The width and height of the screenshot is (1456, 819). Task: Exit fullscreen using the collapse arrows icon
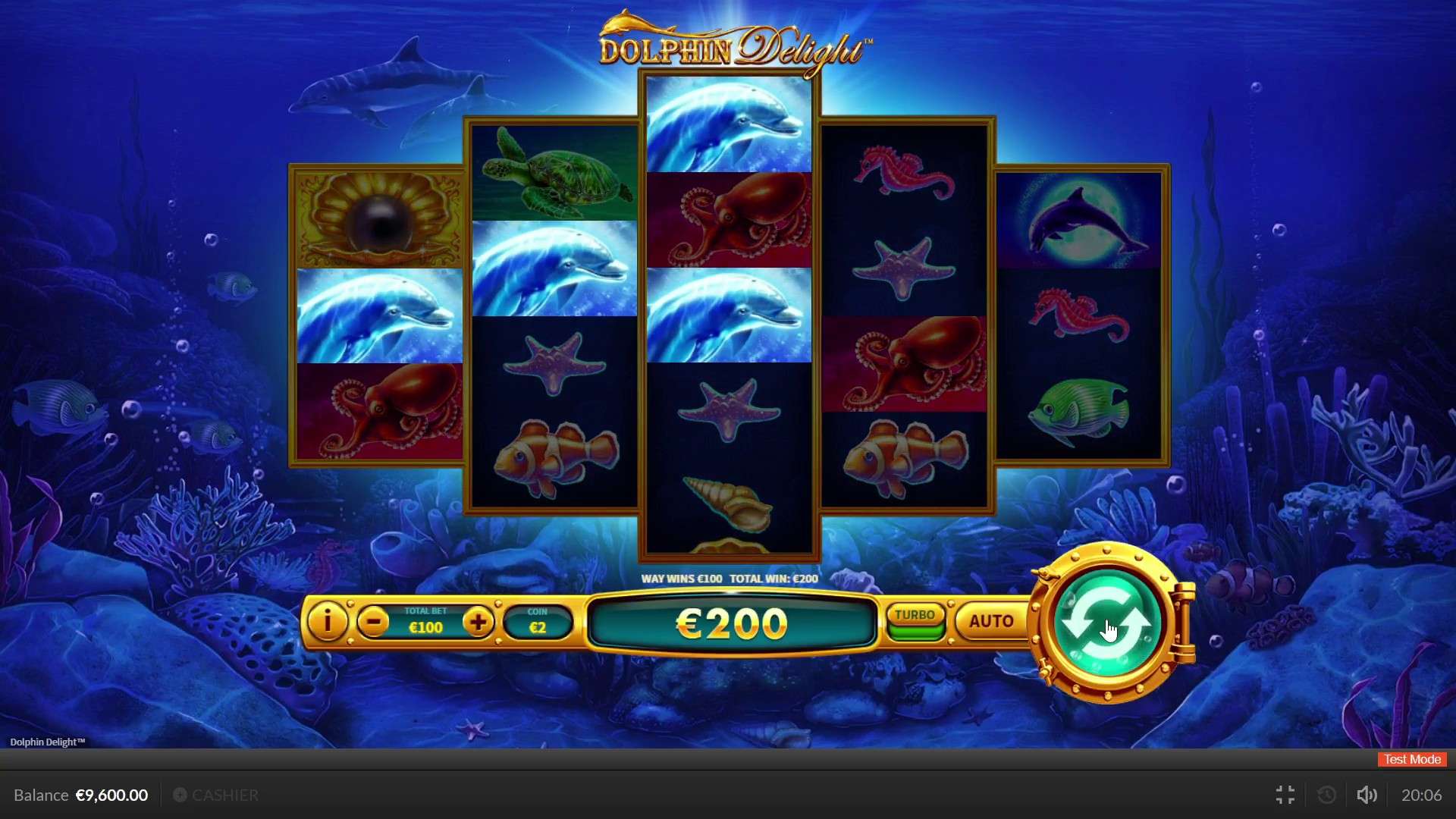[1285, 795]
